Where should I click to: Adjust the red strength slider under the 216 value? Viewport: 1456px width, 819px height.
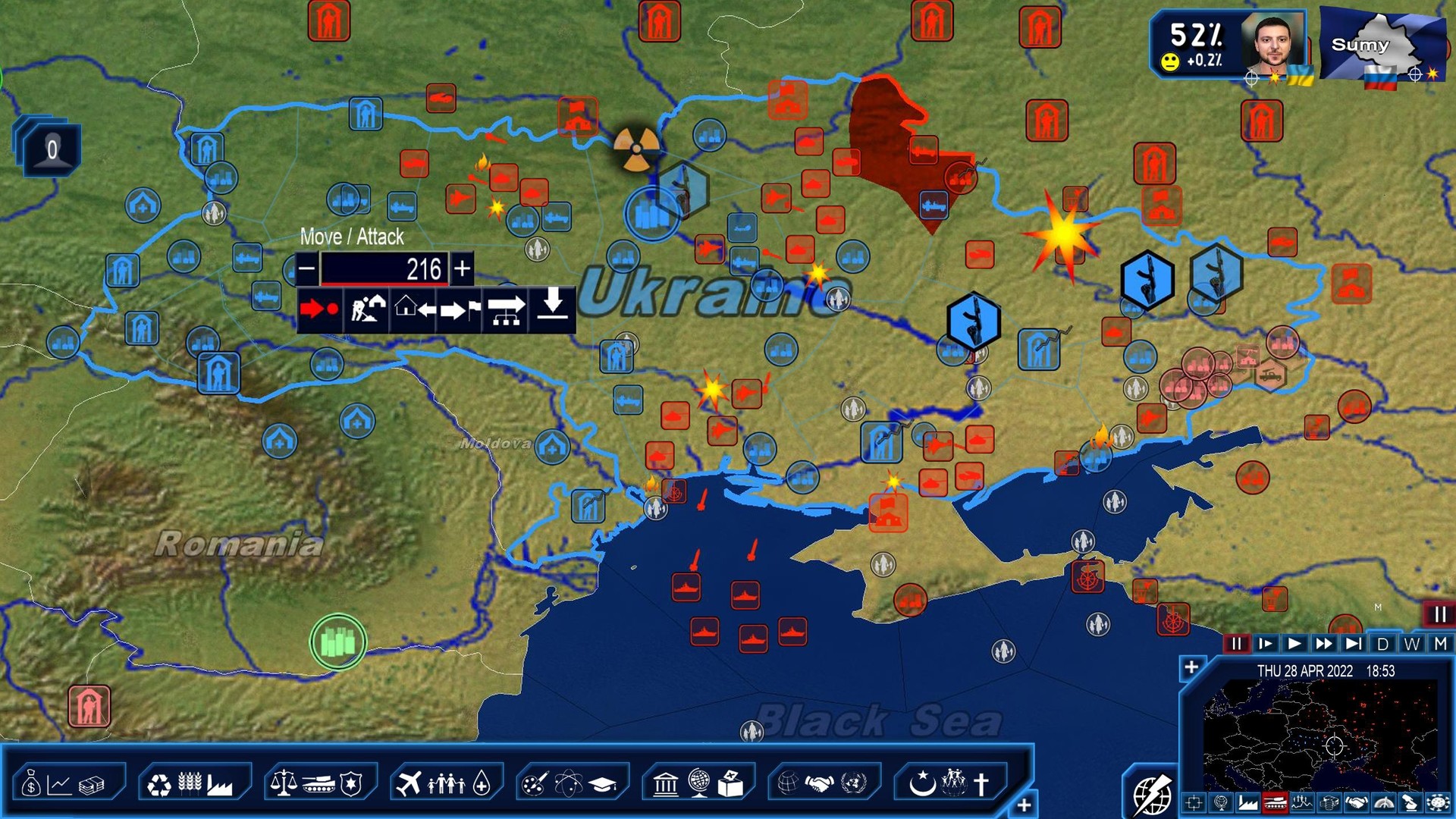pyautogui.click(x=383, y=284)
